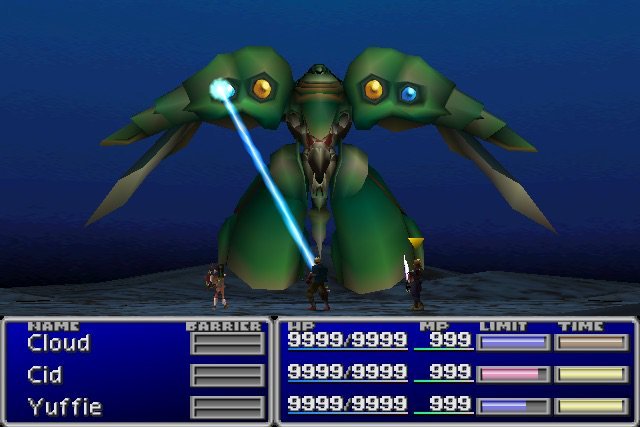Pick Yuffie from the party names
Image resolution: width=640 pixels, height=427 pixels.
[x=64, y=408]
